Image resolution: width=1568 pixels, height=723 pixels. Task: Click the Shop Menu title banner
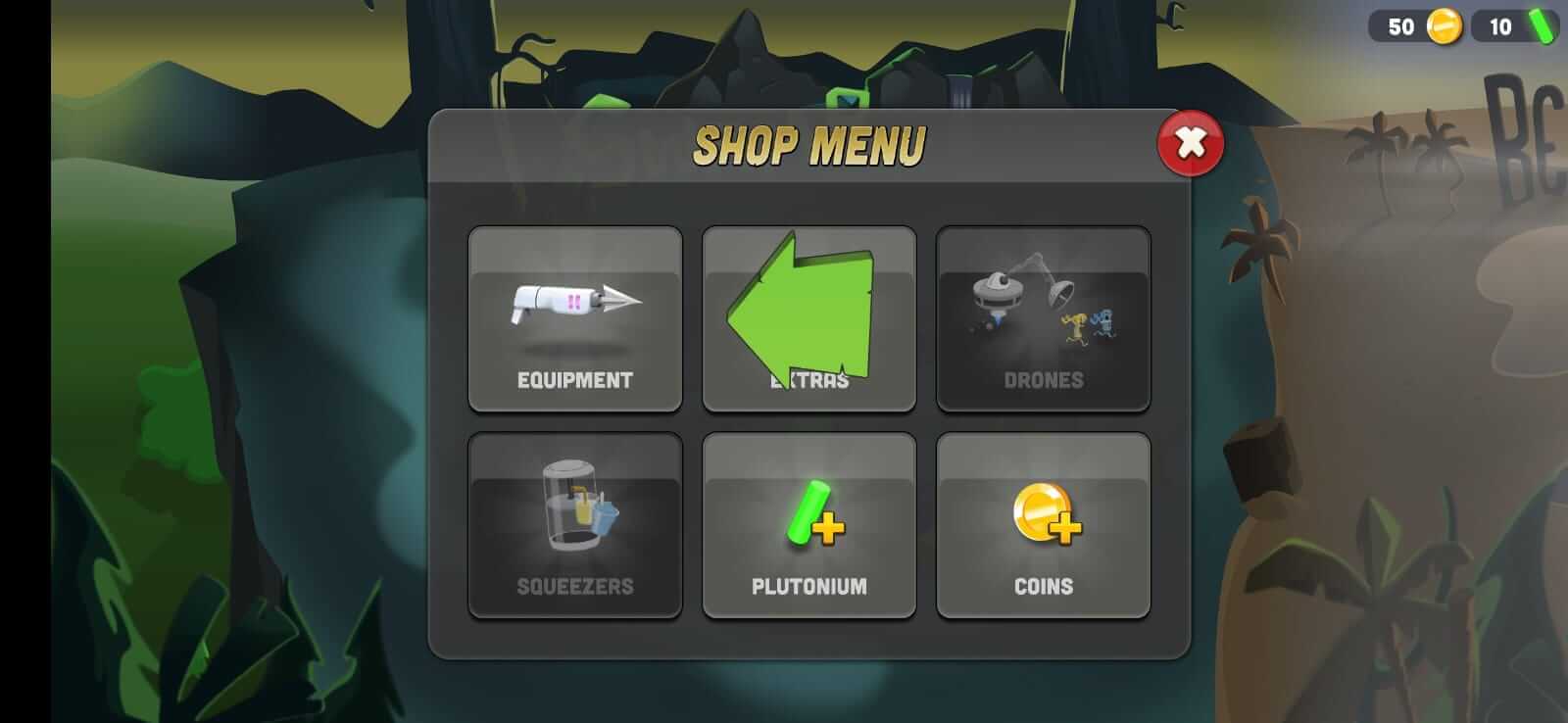click(809, 145)
